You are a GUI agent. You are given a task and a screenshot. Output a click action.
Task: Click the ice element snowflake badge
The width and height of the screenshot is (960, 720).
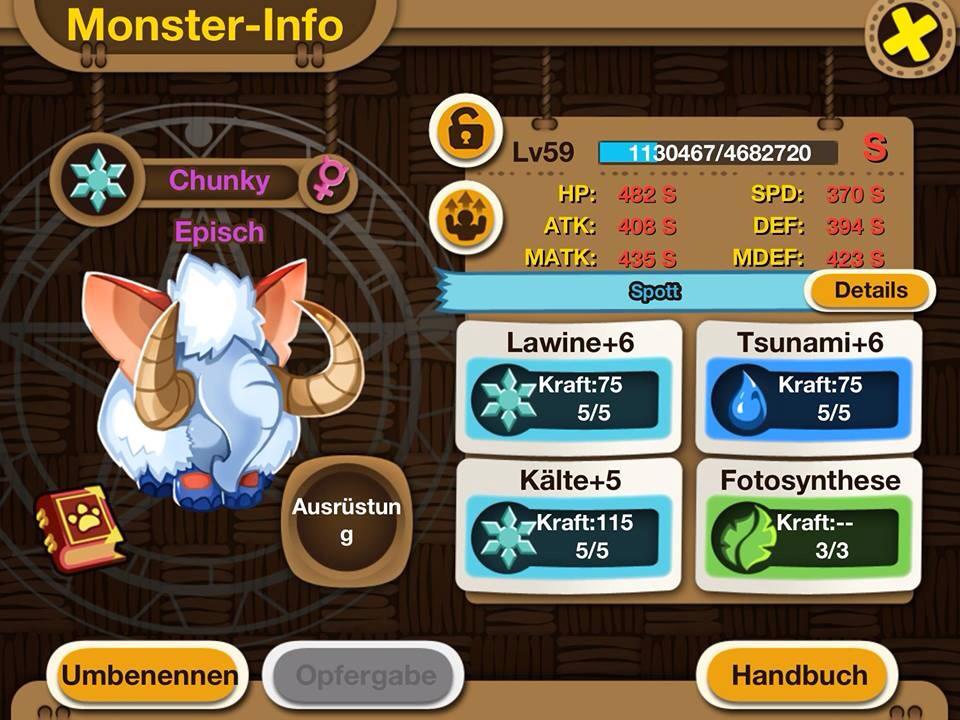99,182
